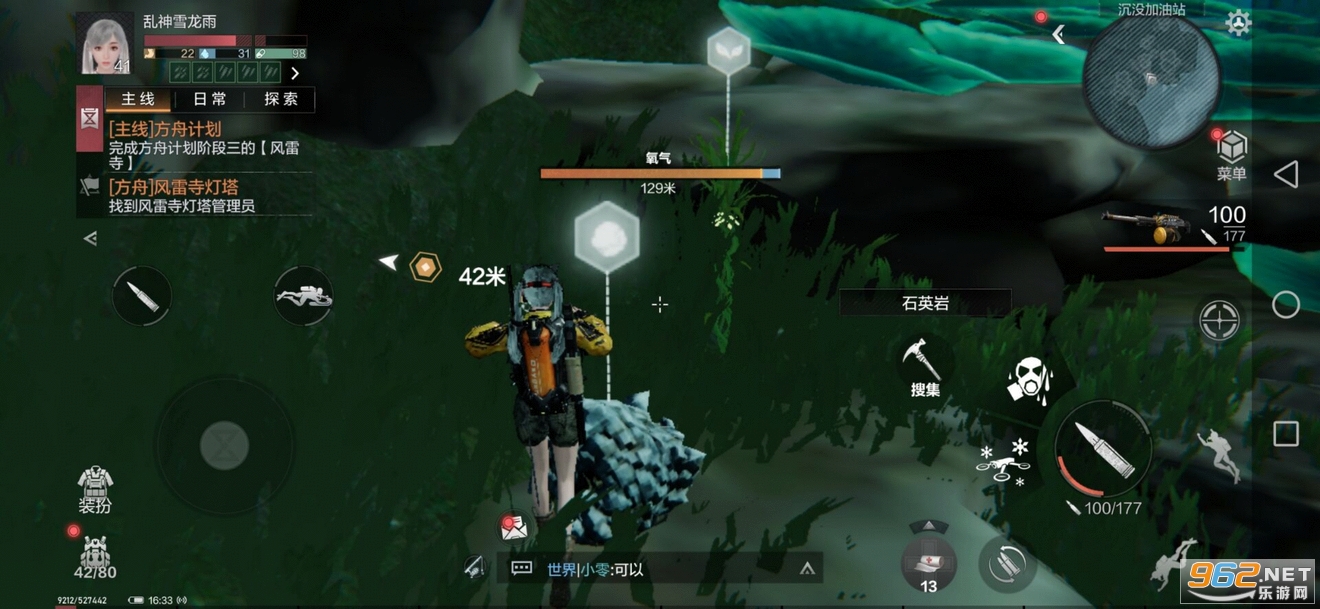This screenshot has height=609, width=1320.
Task: Click the player avatar portrait
Action: (x=104, y=43)
